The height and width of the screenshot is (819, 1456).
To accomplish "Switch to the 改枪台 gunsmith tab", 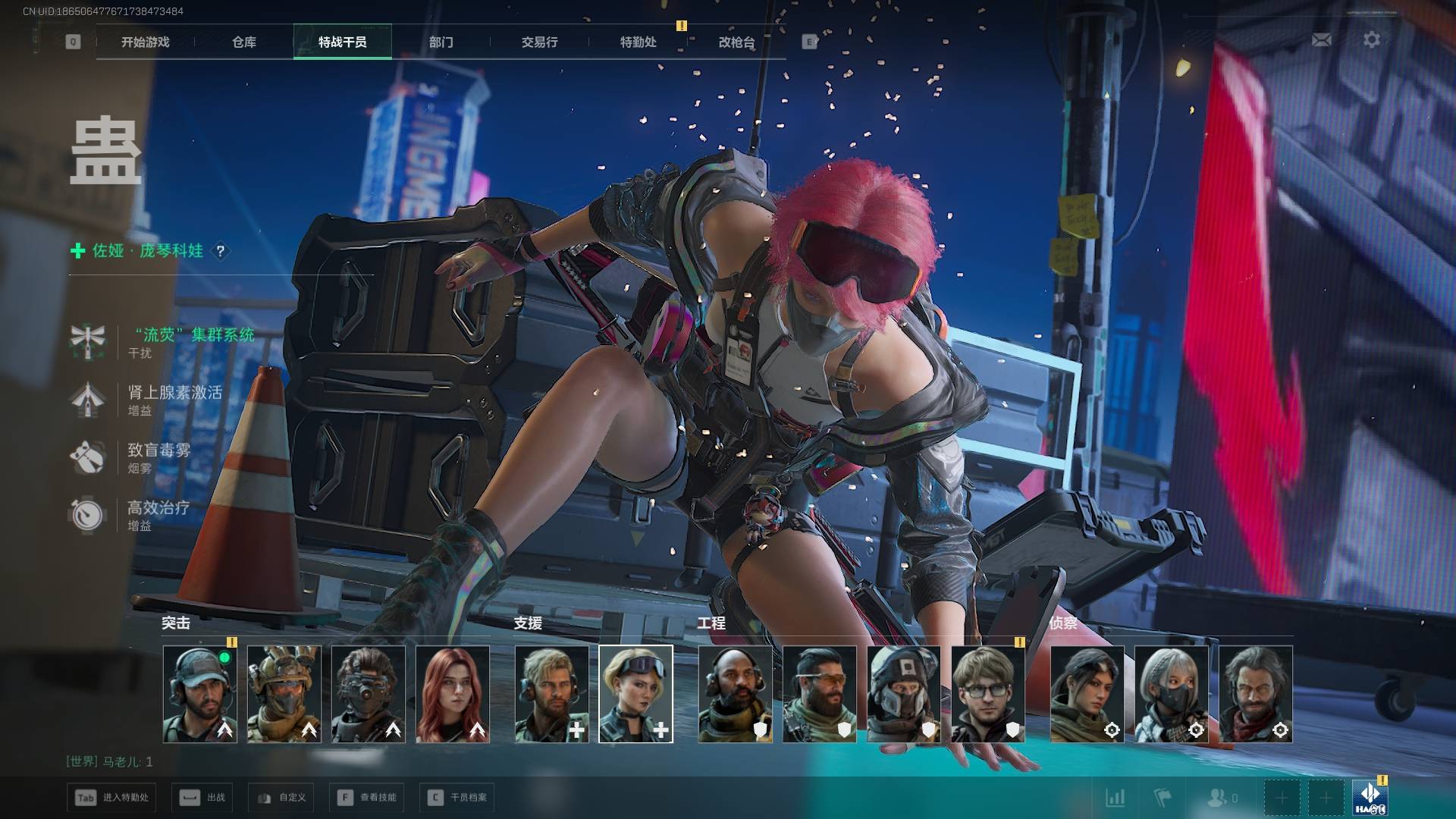I will (736, 42).
